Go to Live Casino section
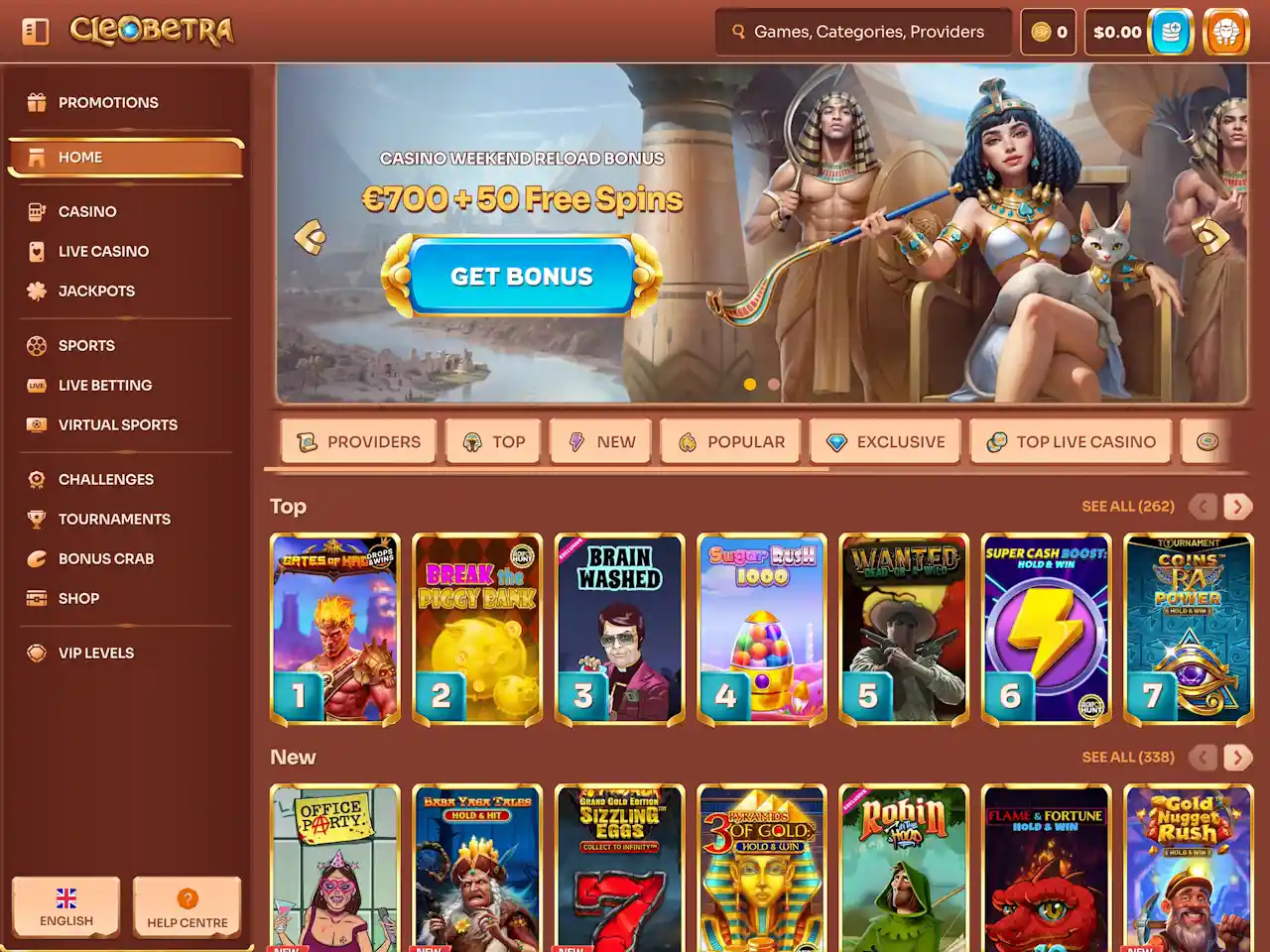1270x952 pixels. coord(103,251)
